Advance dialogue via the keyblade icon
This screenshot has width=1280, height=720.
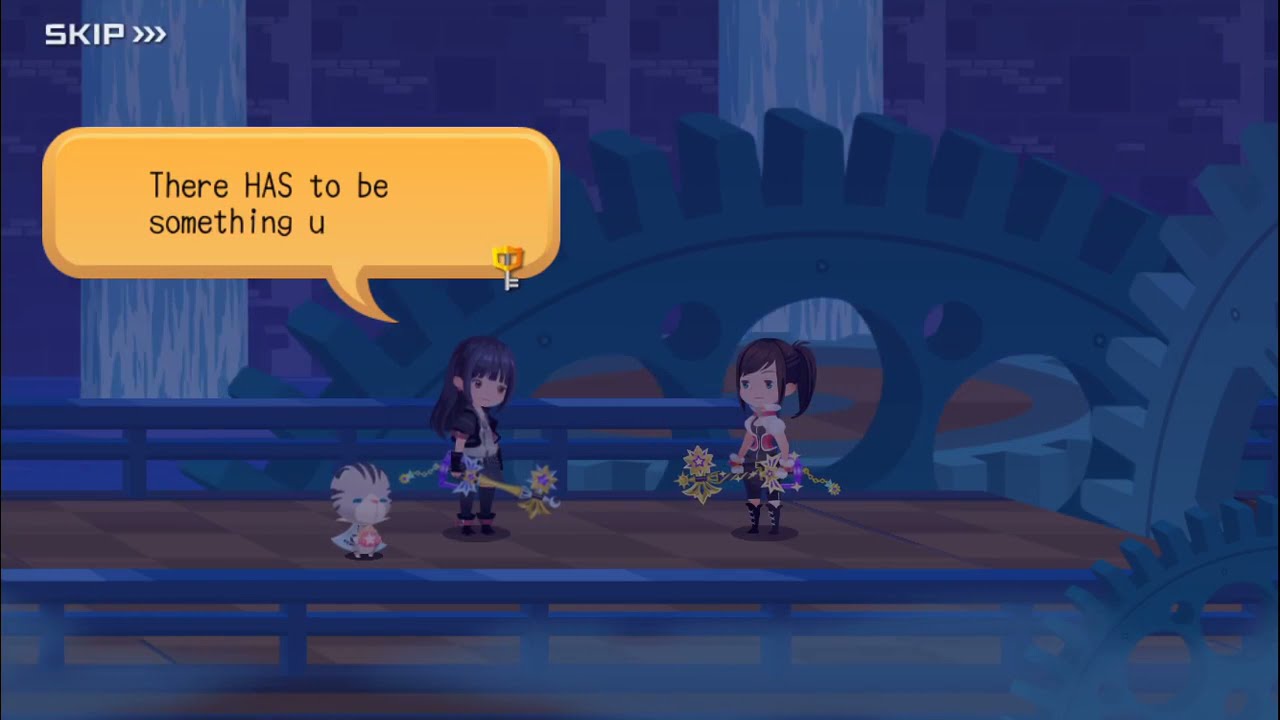click(509, 267)
